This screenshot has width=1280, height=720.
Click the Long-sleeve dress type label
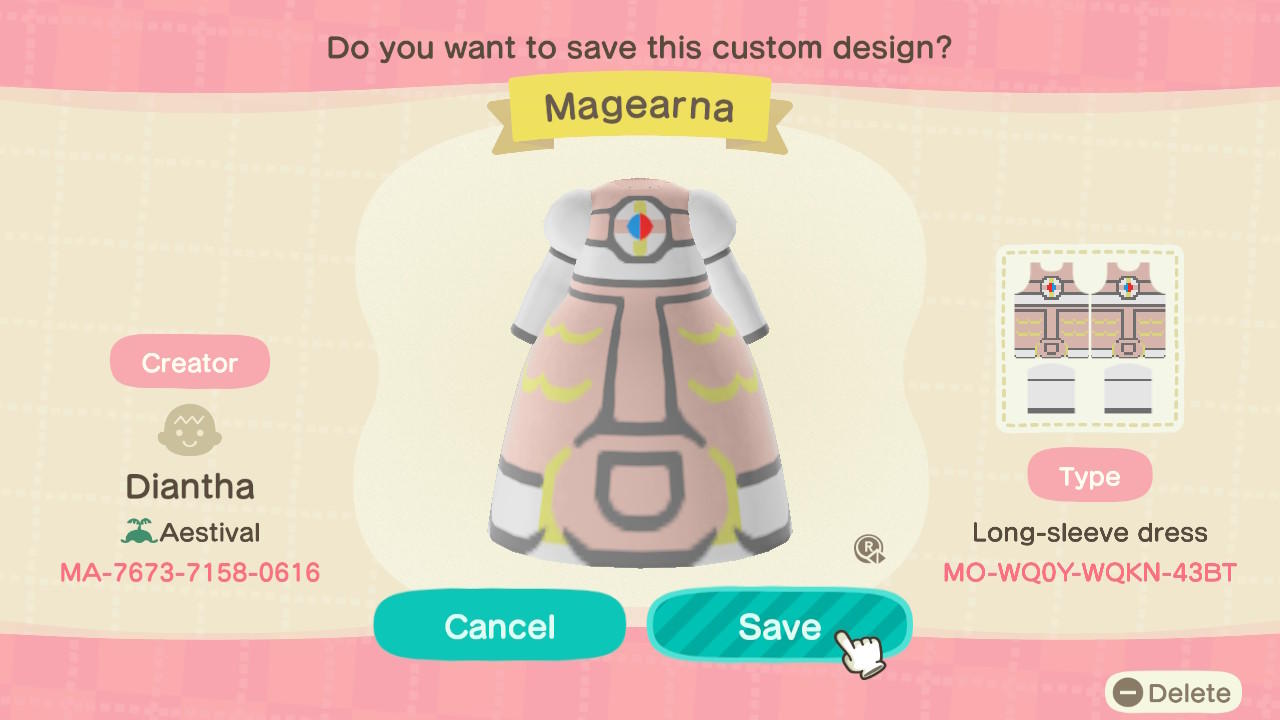(1091, 533)
